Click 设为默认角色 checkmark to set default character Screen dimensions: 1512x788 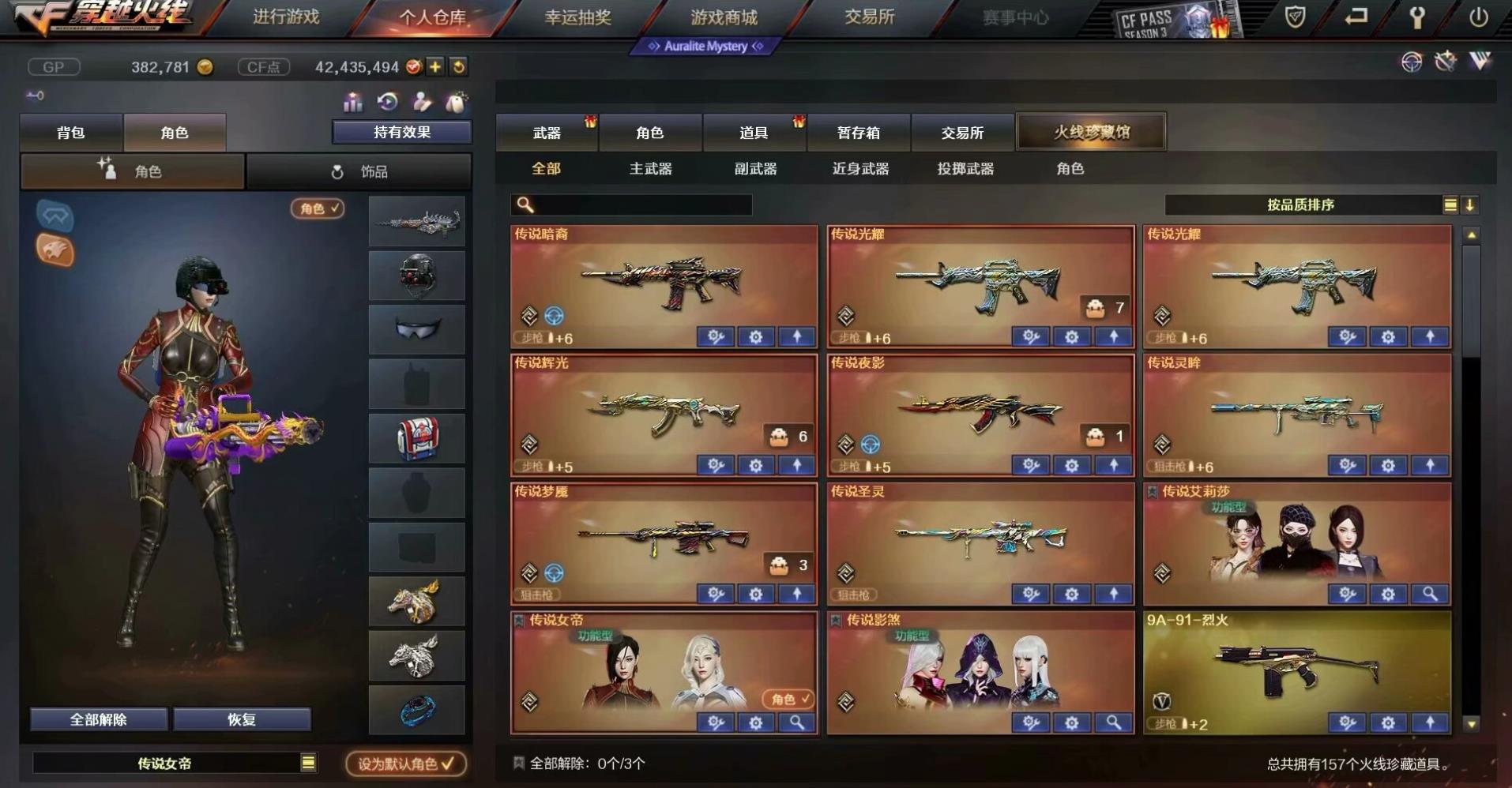tap(404, 764)
